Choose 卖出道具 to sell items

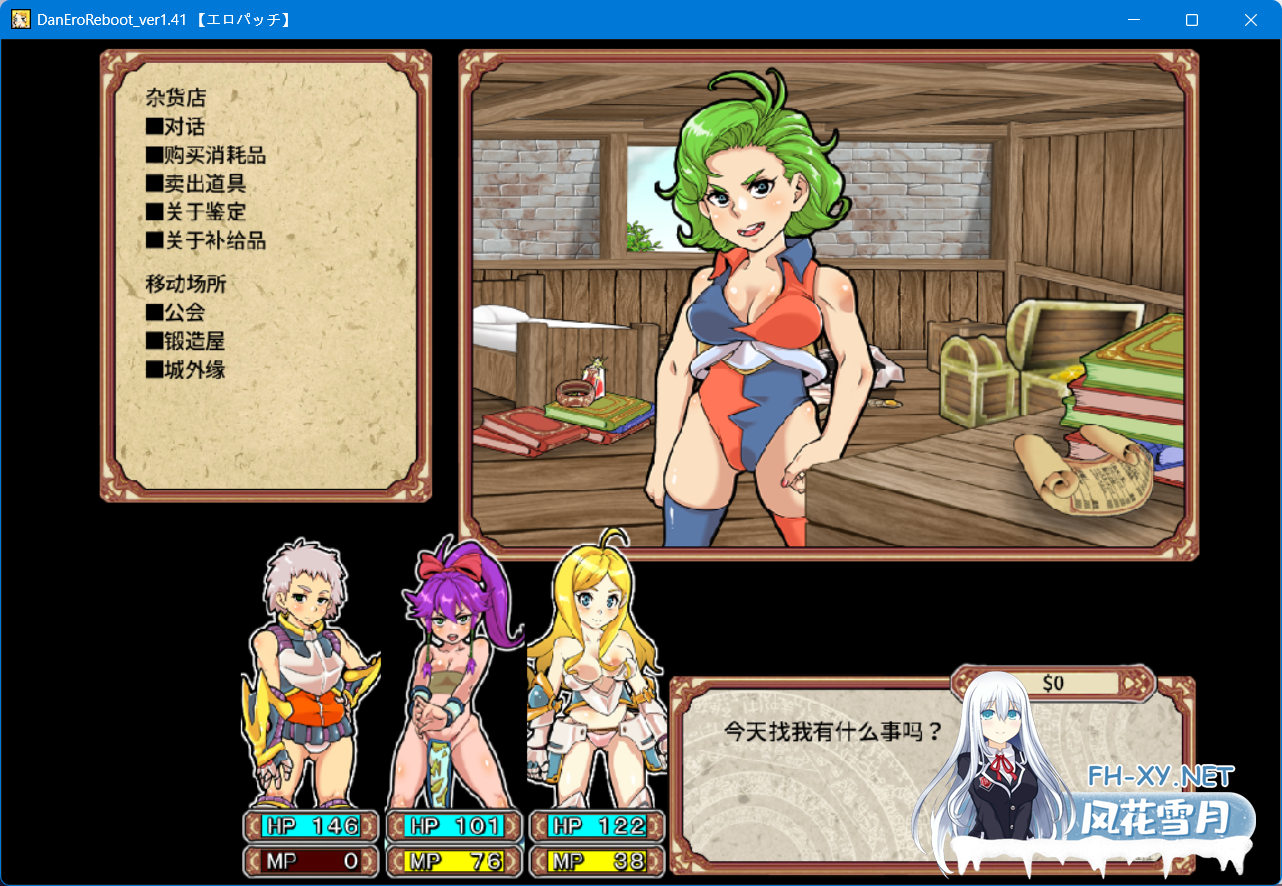[196, 184]
